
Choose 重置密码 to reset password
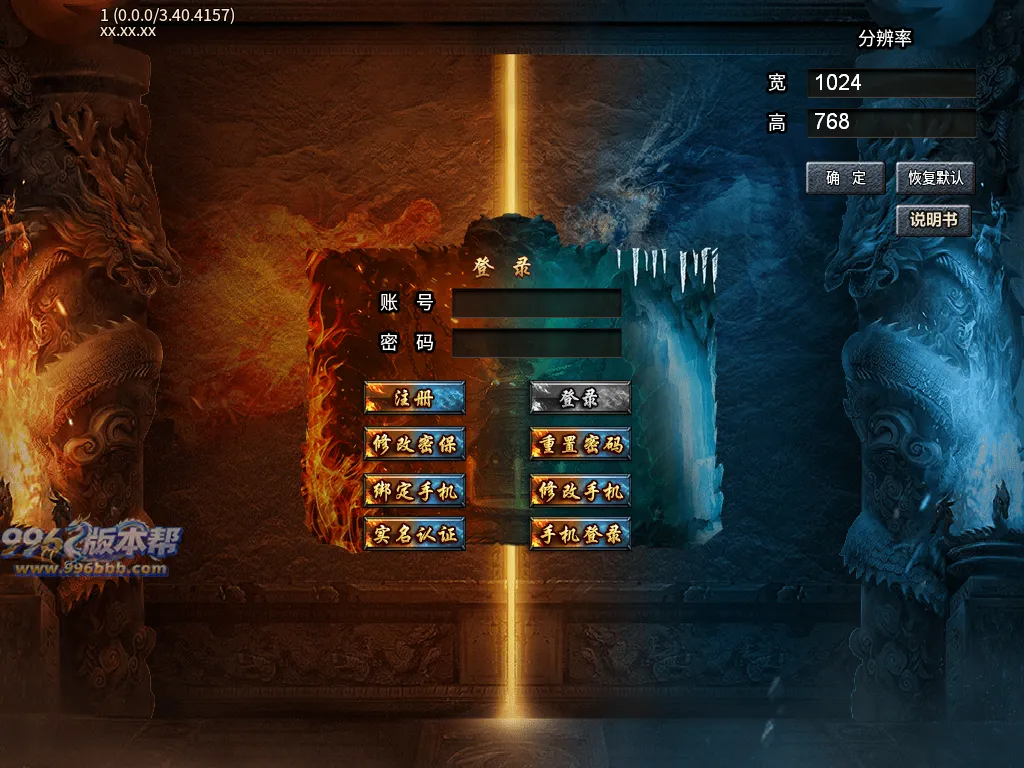(580, 443)
